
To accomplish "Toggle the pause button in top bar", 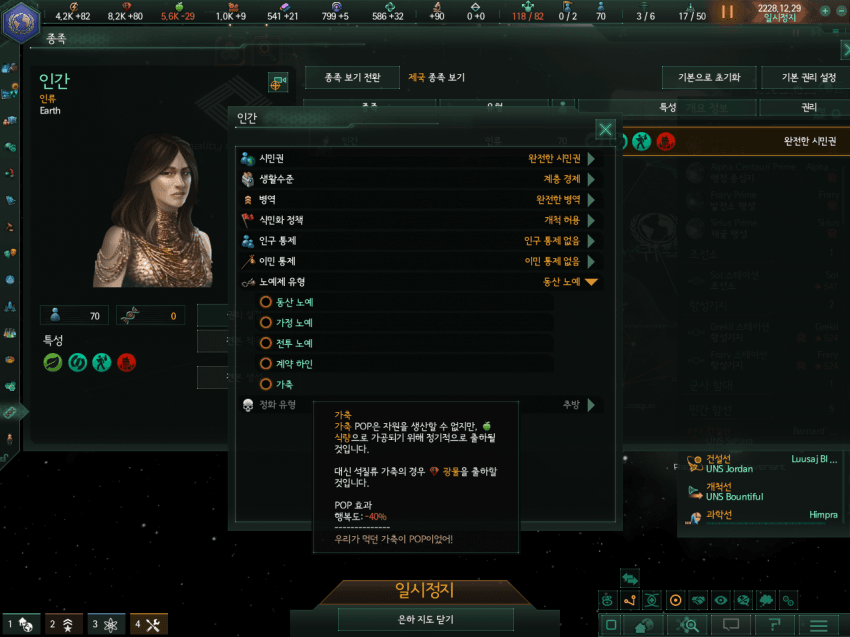I will click(x=727, y=12).
